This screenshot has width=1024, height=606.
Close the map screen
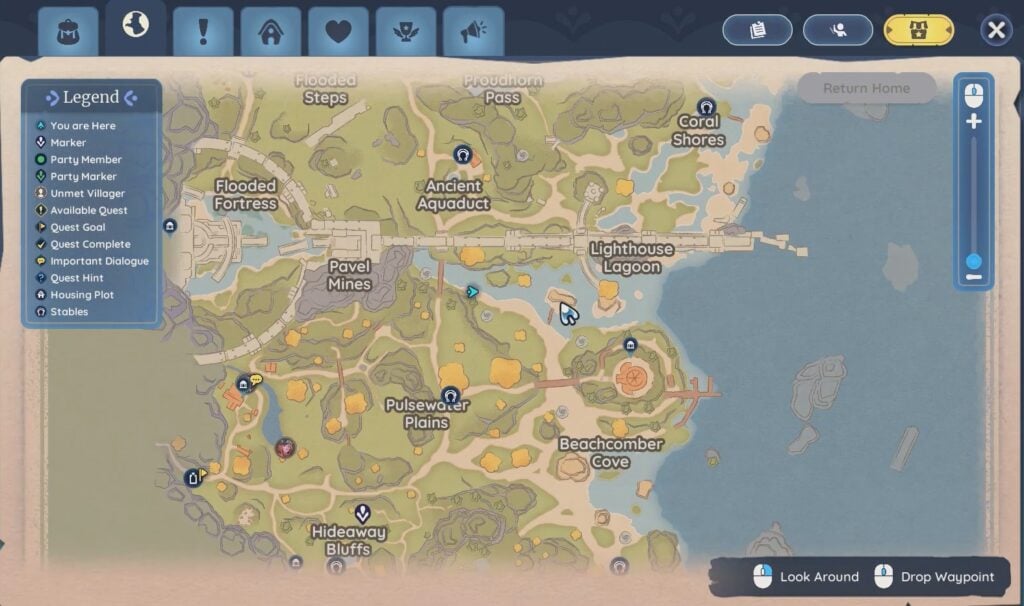996,30
